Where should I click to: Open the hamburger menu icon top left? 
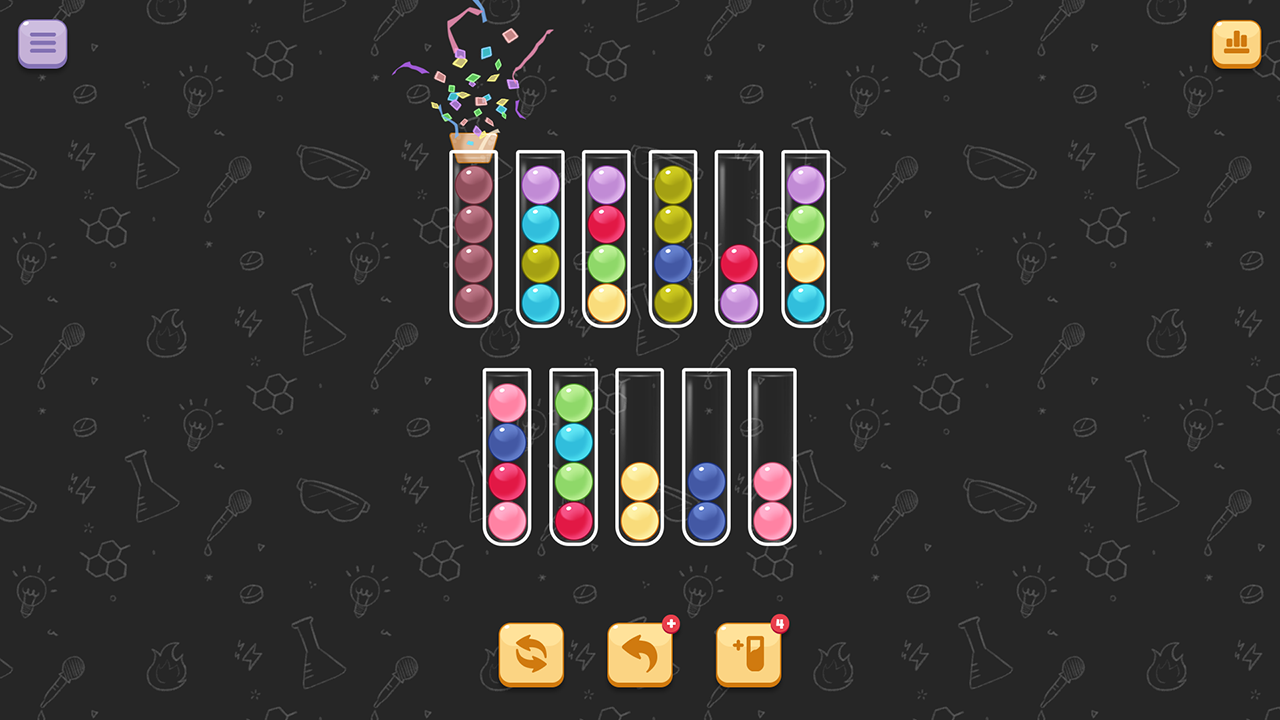(x=42, y=43)
